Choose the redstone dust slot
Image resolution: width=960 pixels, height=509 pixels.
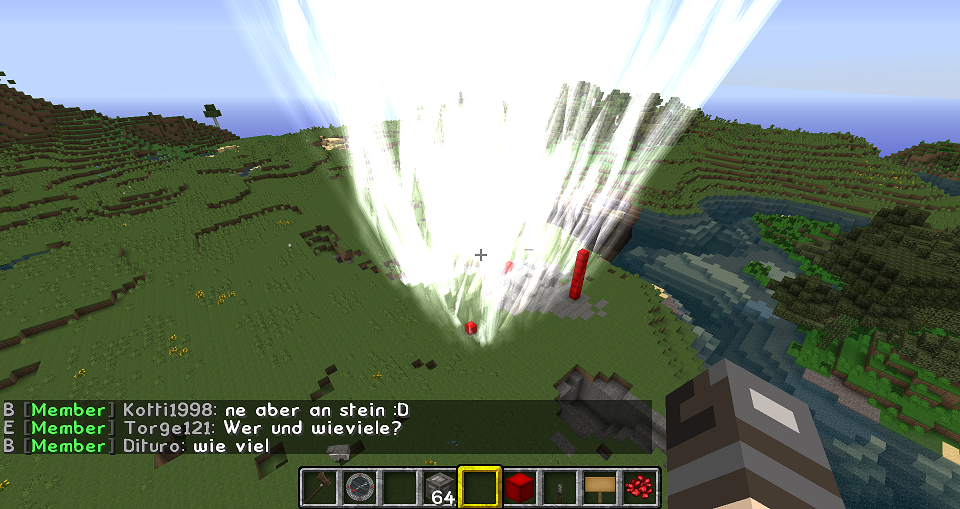pyautogui.click(x=639, y=488)
